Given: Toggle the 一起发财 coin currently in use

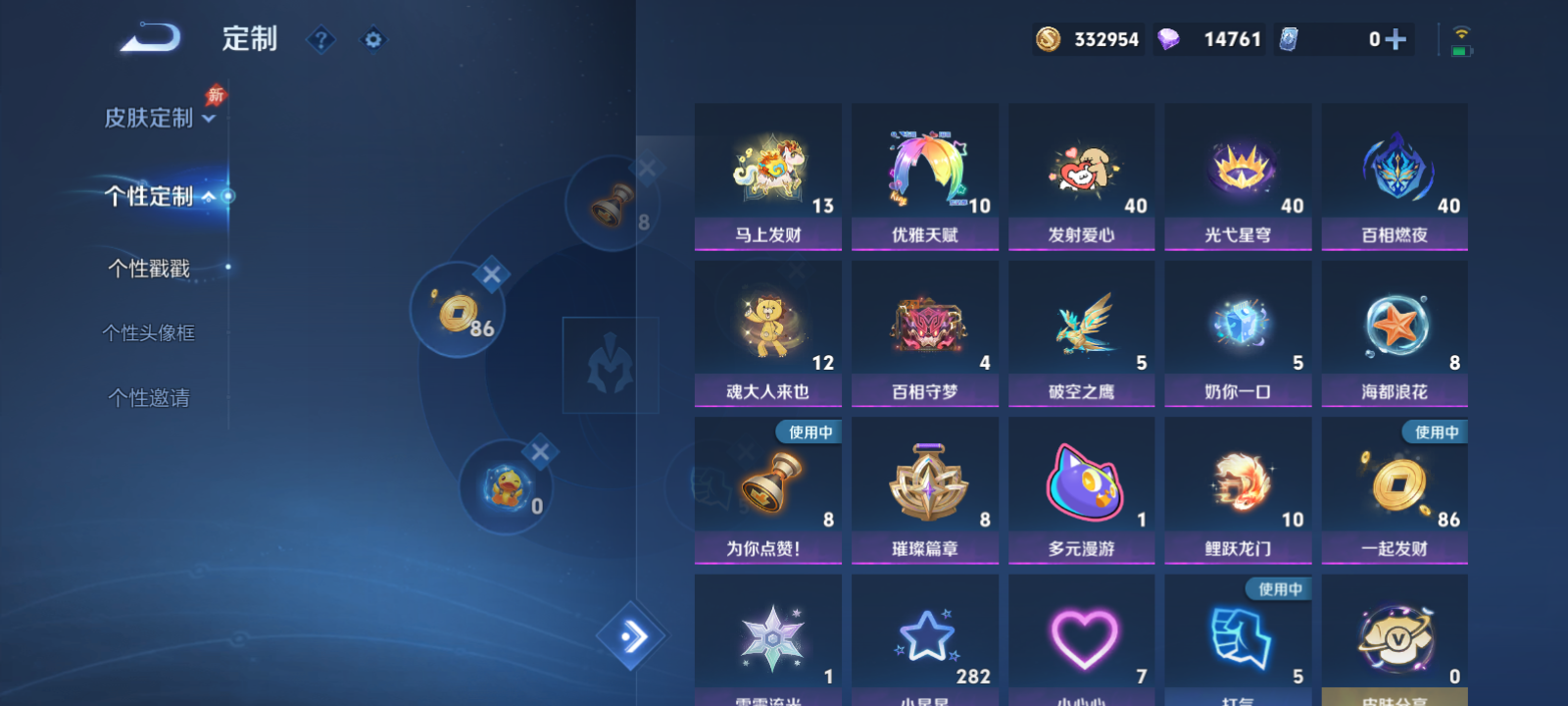Looking at the screenshot, I should [1394, 485].
